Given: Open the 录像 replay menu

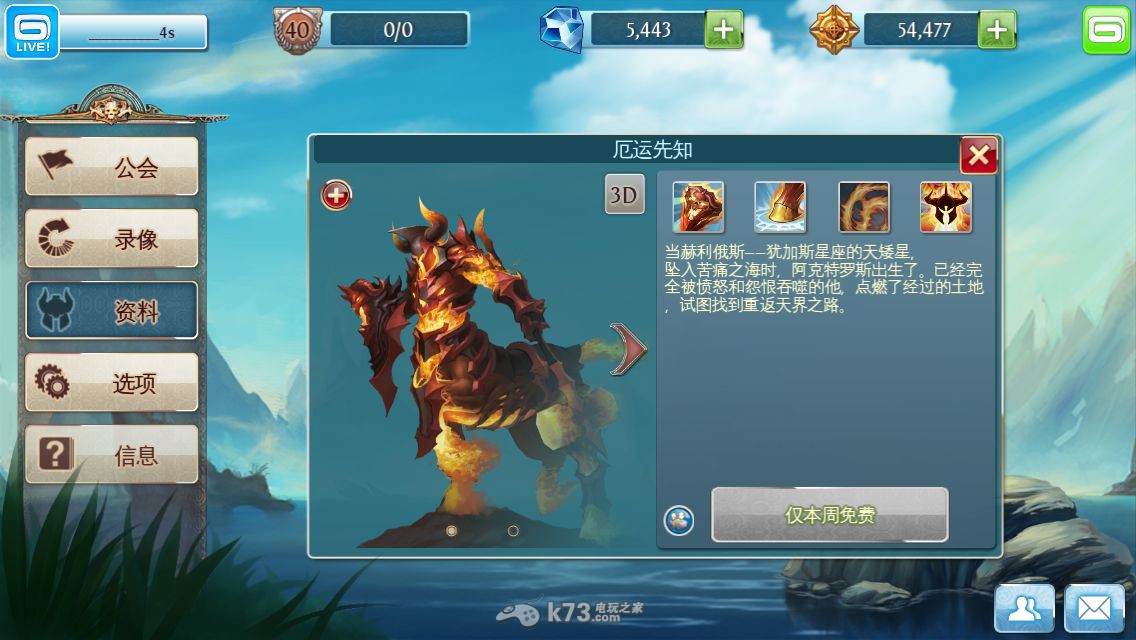Looking at the screenshot, I should point(112,238).
